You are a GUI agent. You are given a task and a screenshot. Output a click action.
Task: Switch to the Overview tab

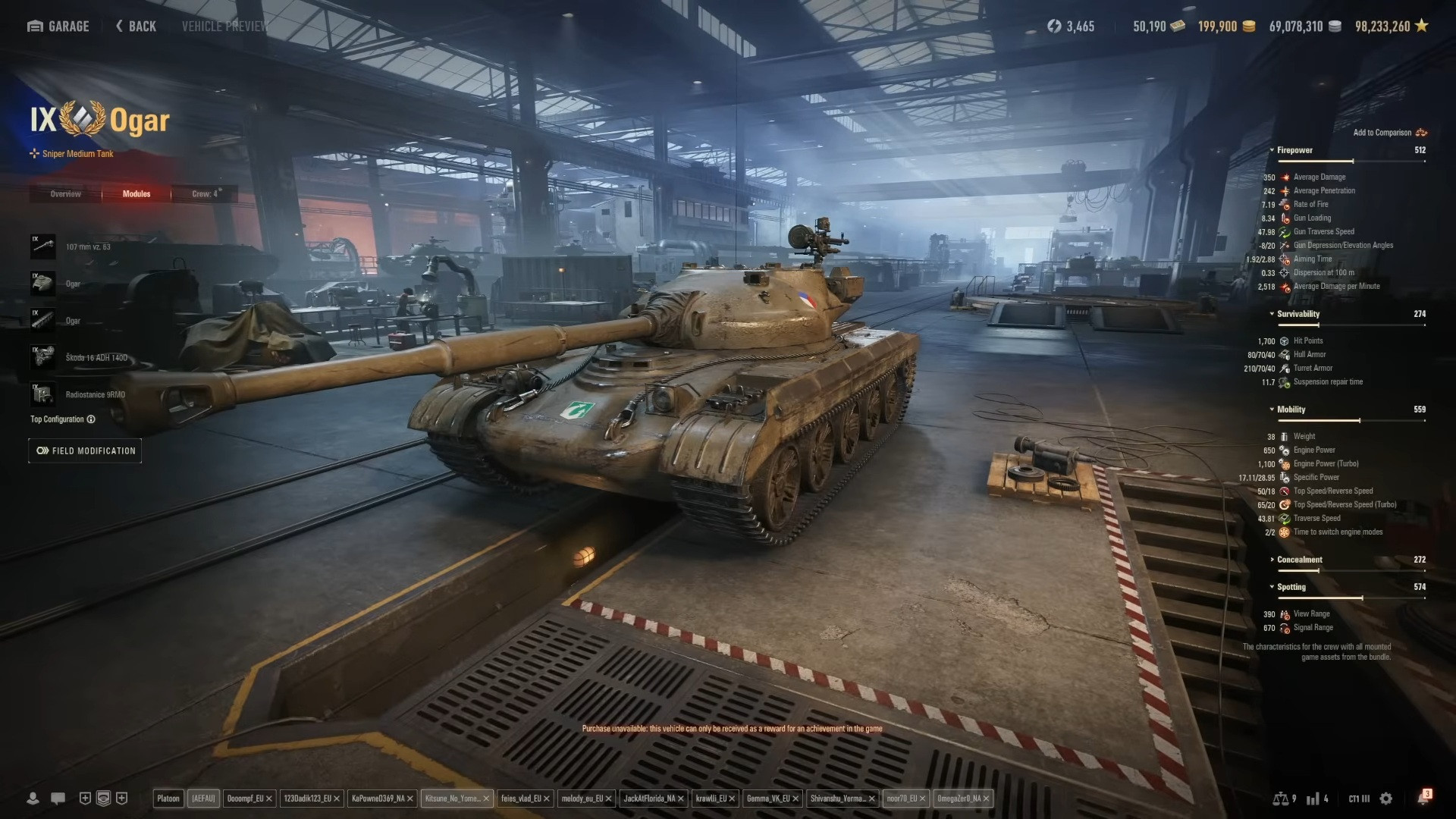64,193
